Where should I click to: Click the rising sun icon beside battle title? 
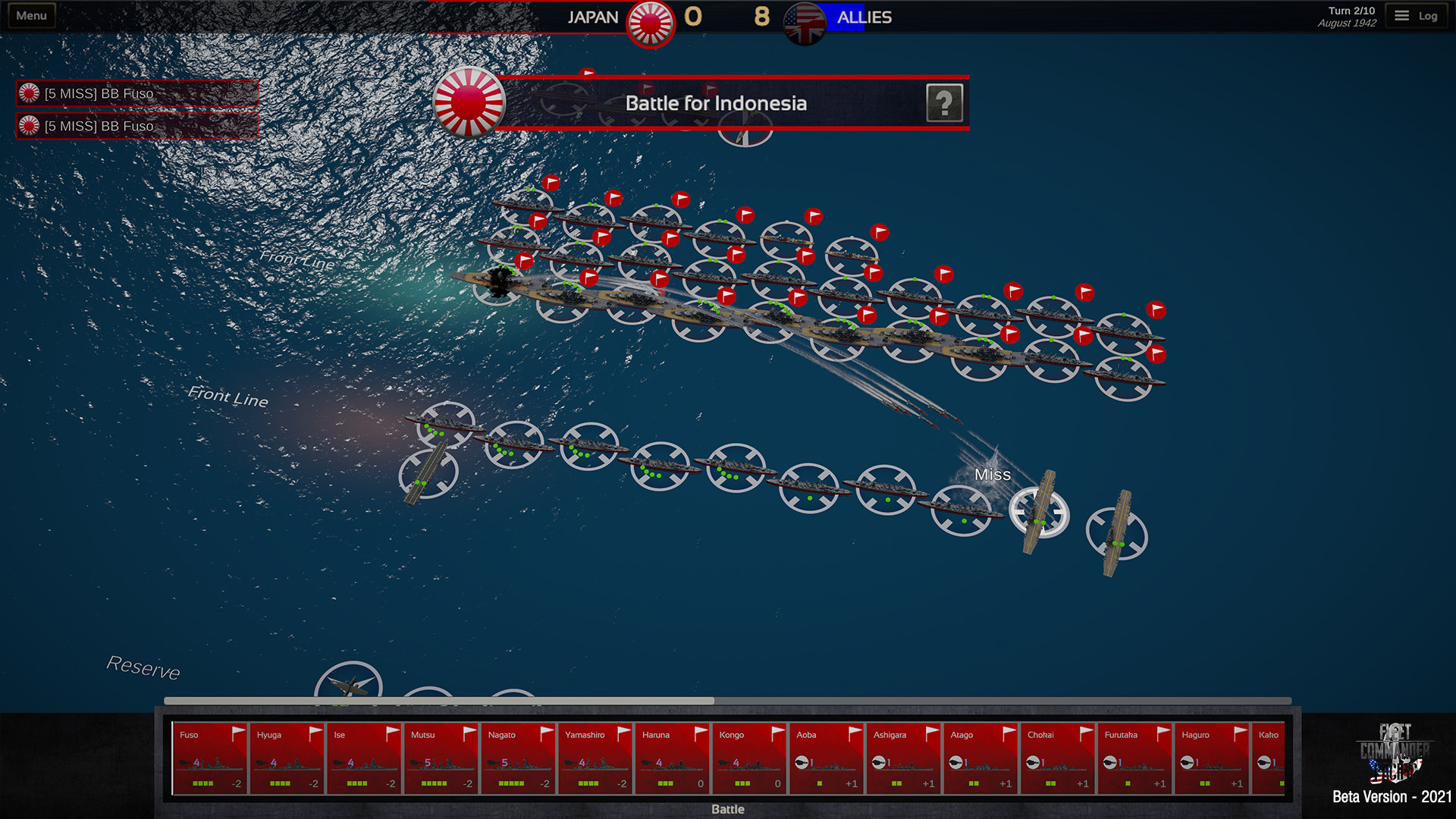pos(469,103)
